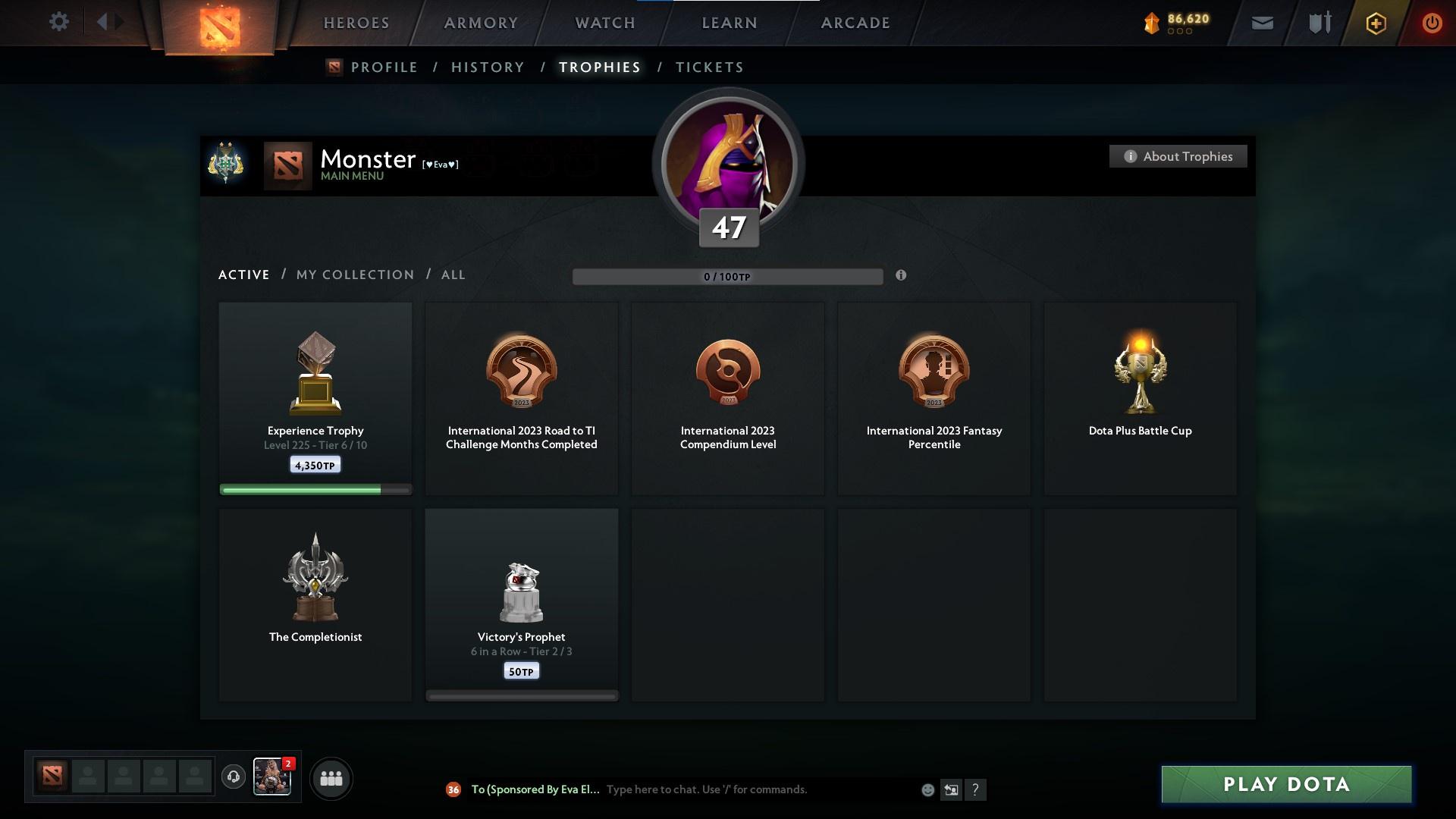Click the shards currency icon next to 86,620
The height and width of the screenshot is (819, 1456).
(x=1151, y=23)
